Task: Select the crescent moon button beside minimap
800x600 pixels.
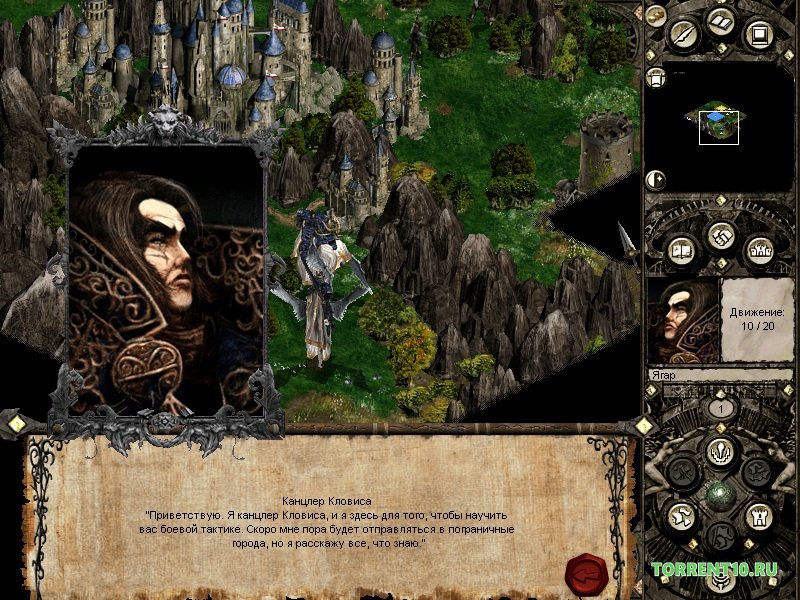Action: [656, 180]
